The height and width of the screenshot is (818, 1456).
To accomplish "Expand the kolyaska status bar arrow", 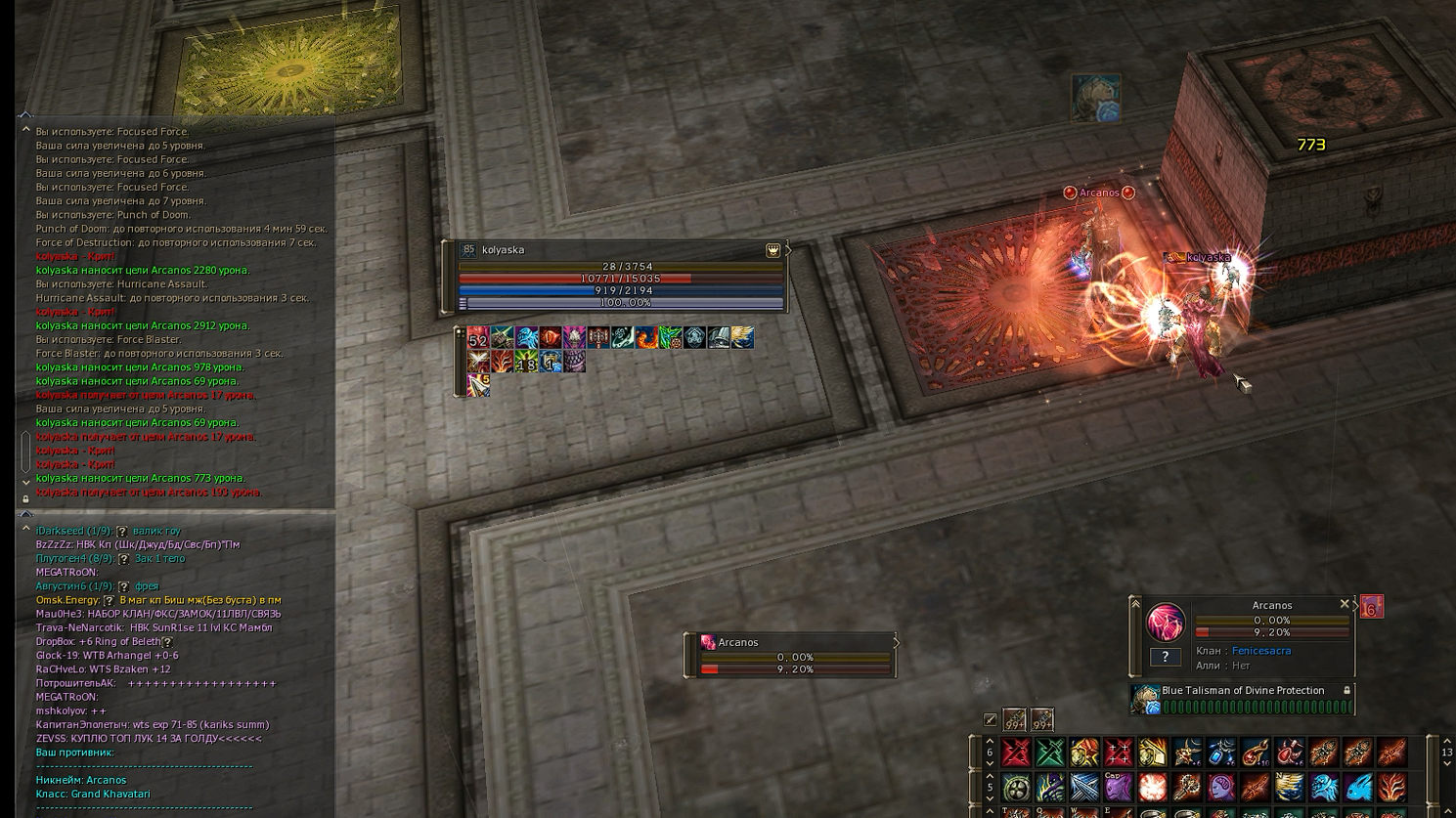I will [788, 250].
